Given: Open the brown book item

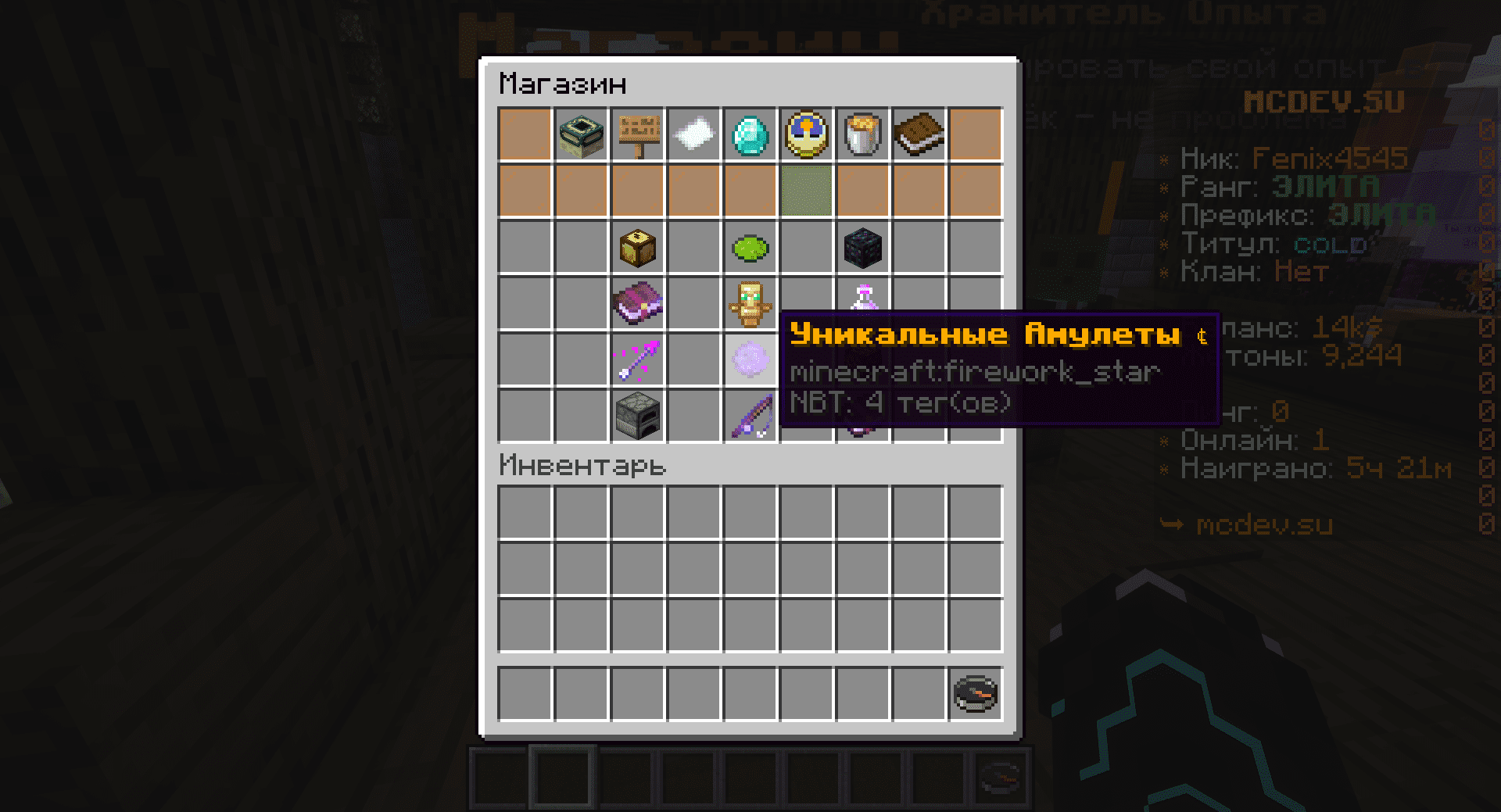Looking at the screenshot, I should 919,134.
